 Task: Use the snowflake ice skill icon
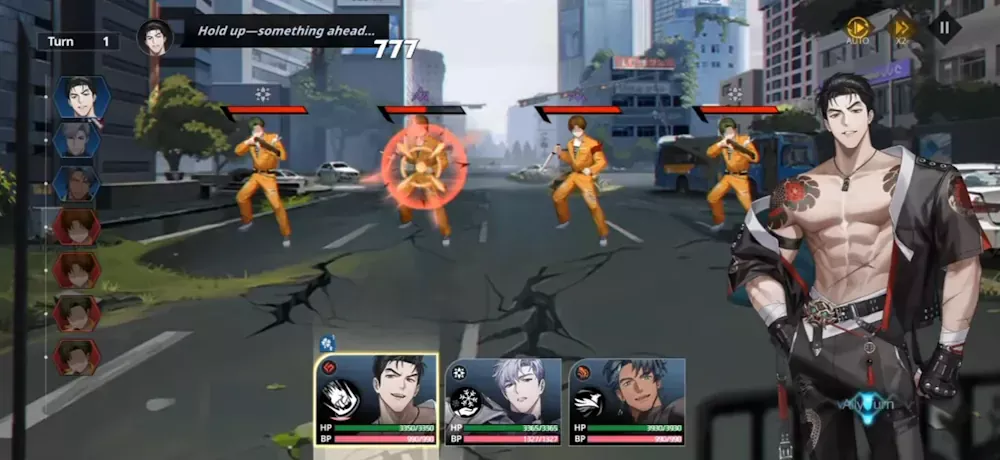pyautogui.click(x=467, y=401)
